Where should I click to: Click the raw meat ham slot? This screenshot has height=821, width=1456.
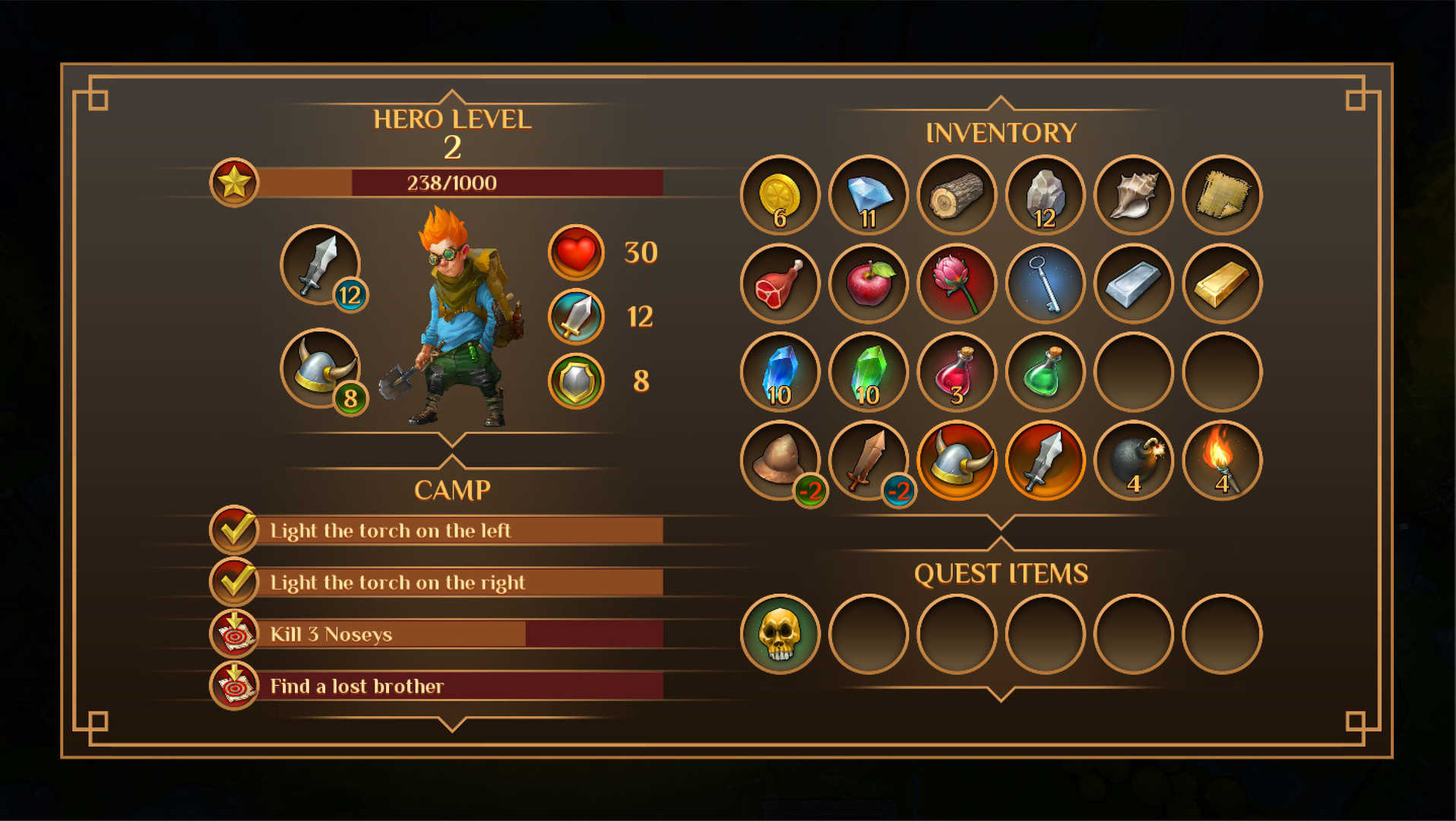780,284
